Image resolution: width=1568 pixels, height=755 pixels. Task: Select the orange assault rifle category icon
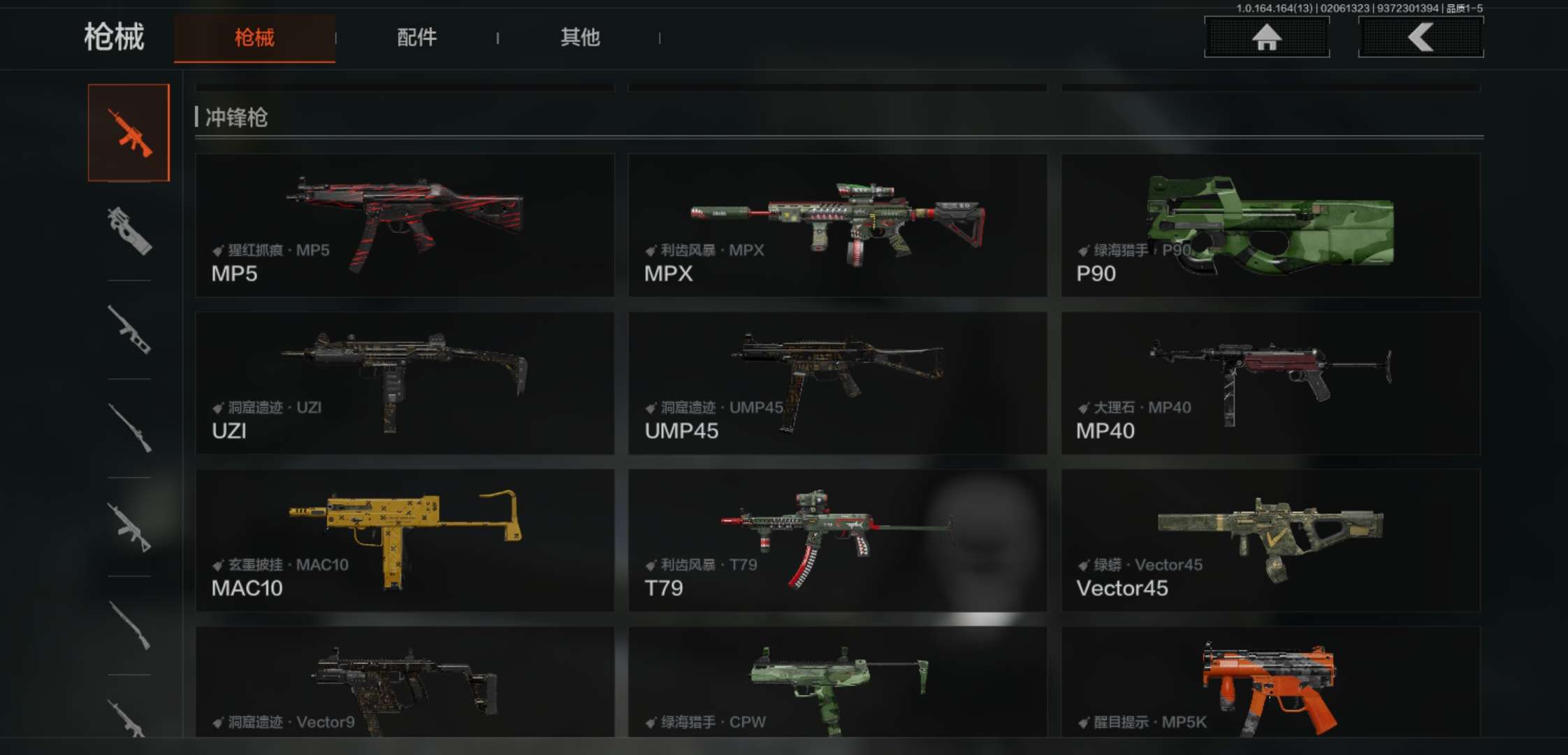129,133
